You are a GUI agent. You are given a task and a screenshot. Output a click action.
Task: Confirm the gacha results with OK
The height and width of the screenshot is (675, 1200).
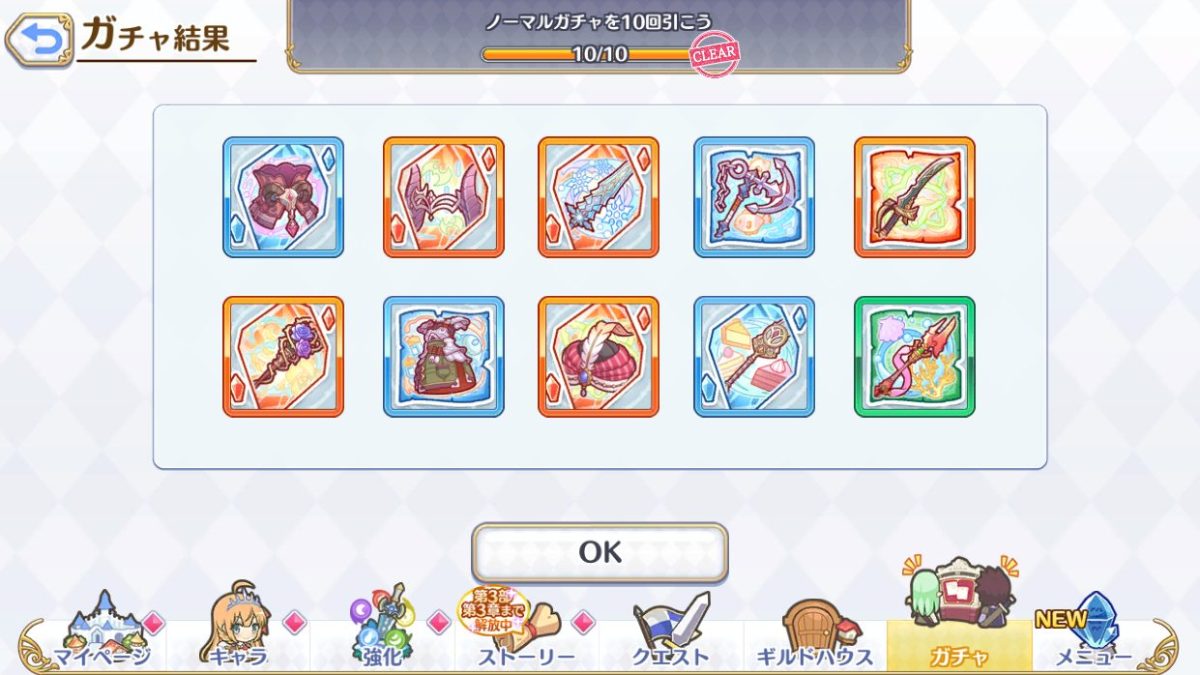point(599,552)
